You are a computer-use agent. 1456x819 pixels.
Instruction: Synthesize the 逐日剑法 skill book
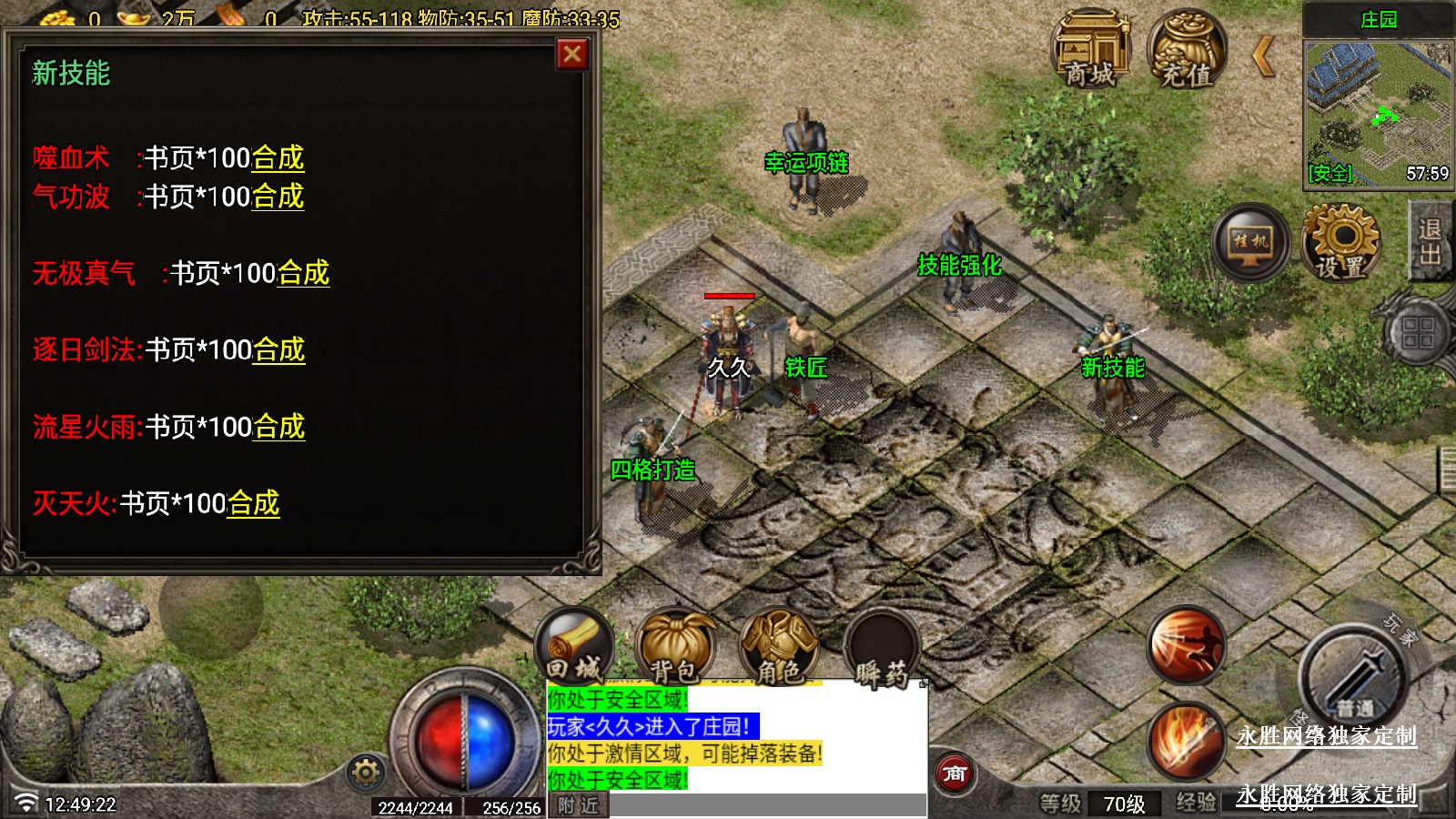pyautogui.click(x=278, y=350)
